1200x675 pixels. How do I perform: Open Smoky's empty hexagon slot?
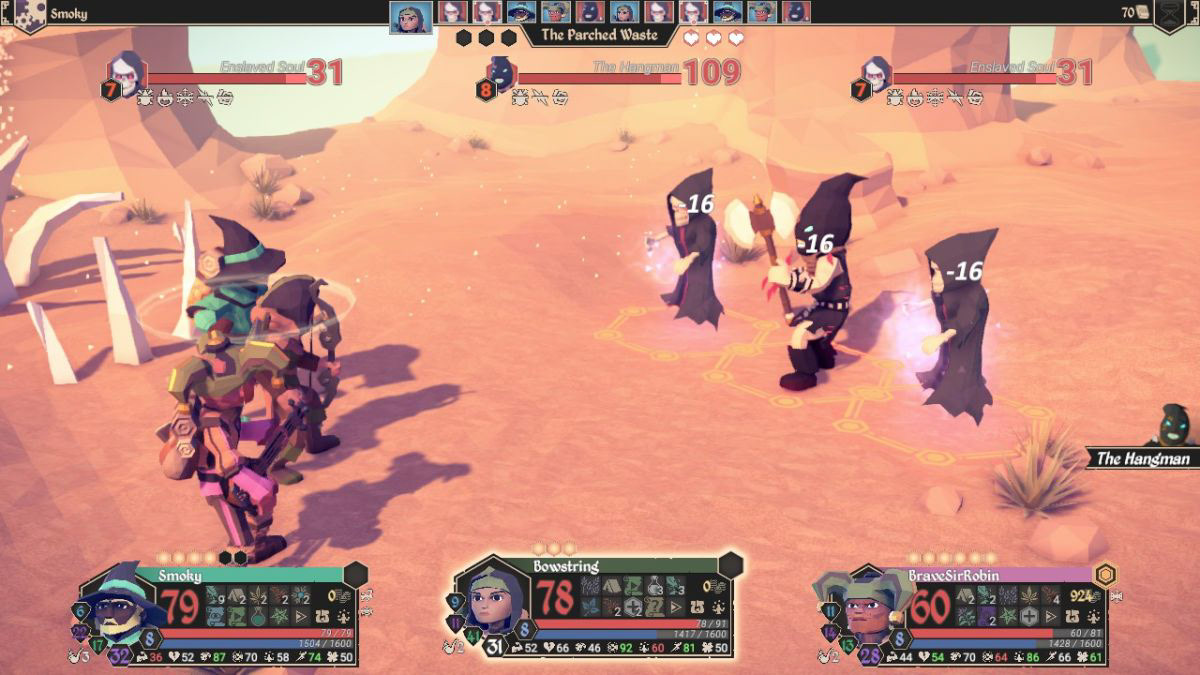point(356,574)
